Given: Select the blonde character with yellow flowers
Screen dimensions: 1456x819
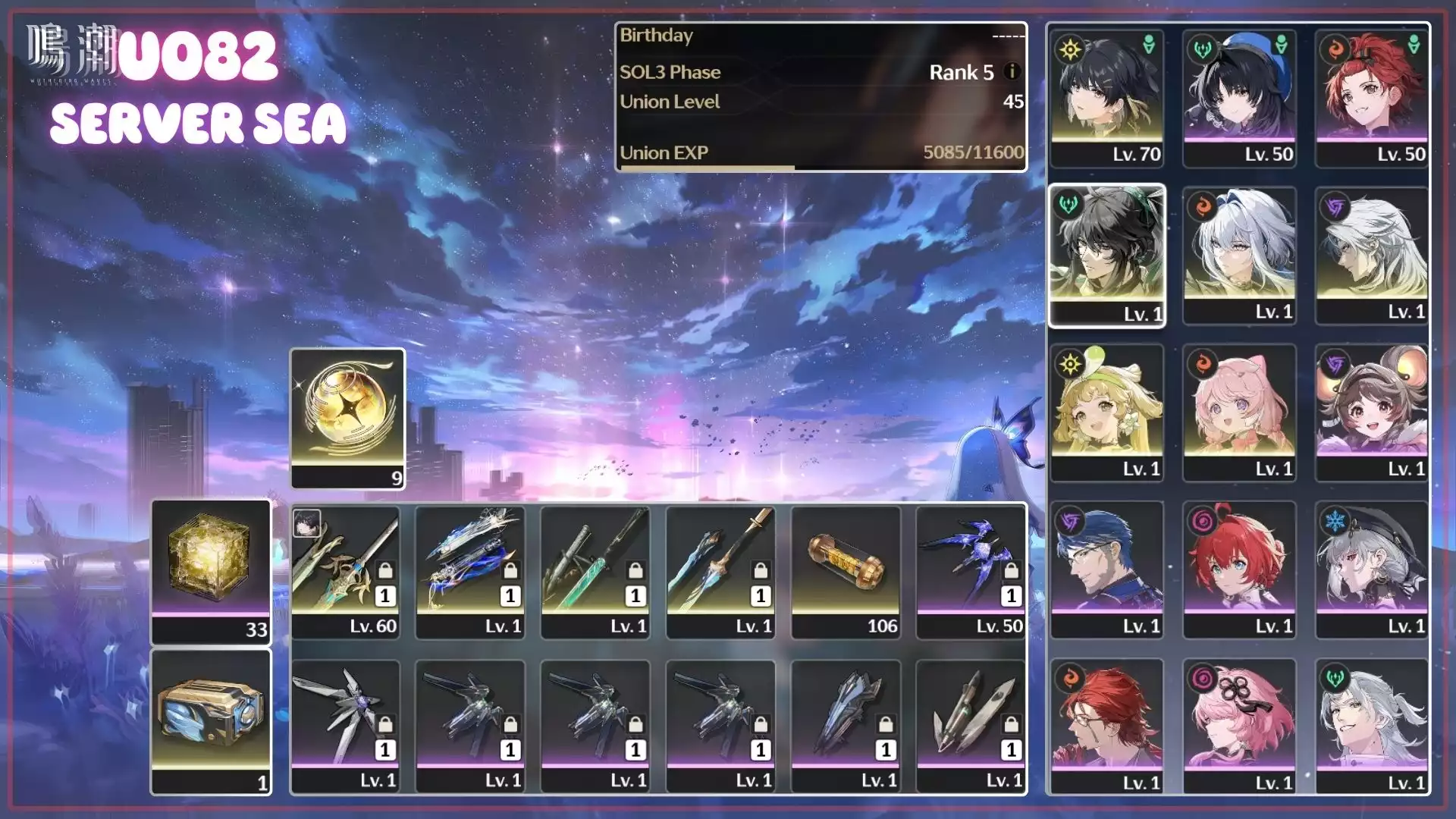Looking at the screenshot, I should (x=1106, y=413).
